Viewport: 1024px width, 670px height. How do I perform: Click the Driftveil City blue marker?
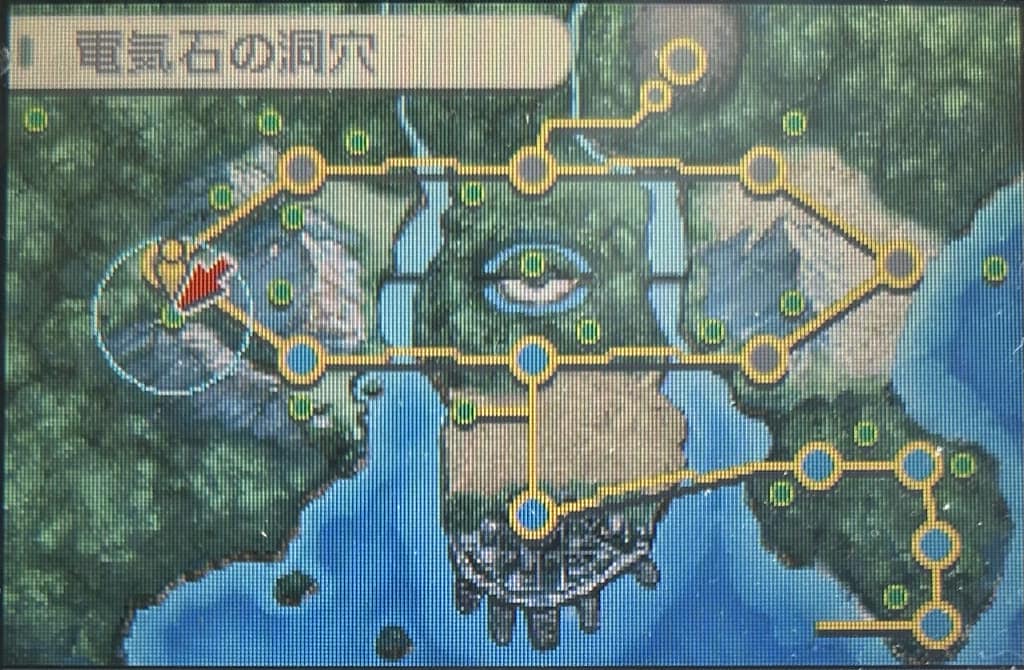coord(302,358)
